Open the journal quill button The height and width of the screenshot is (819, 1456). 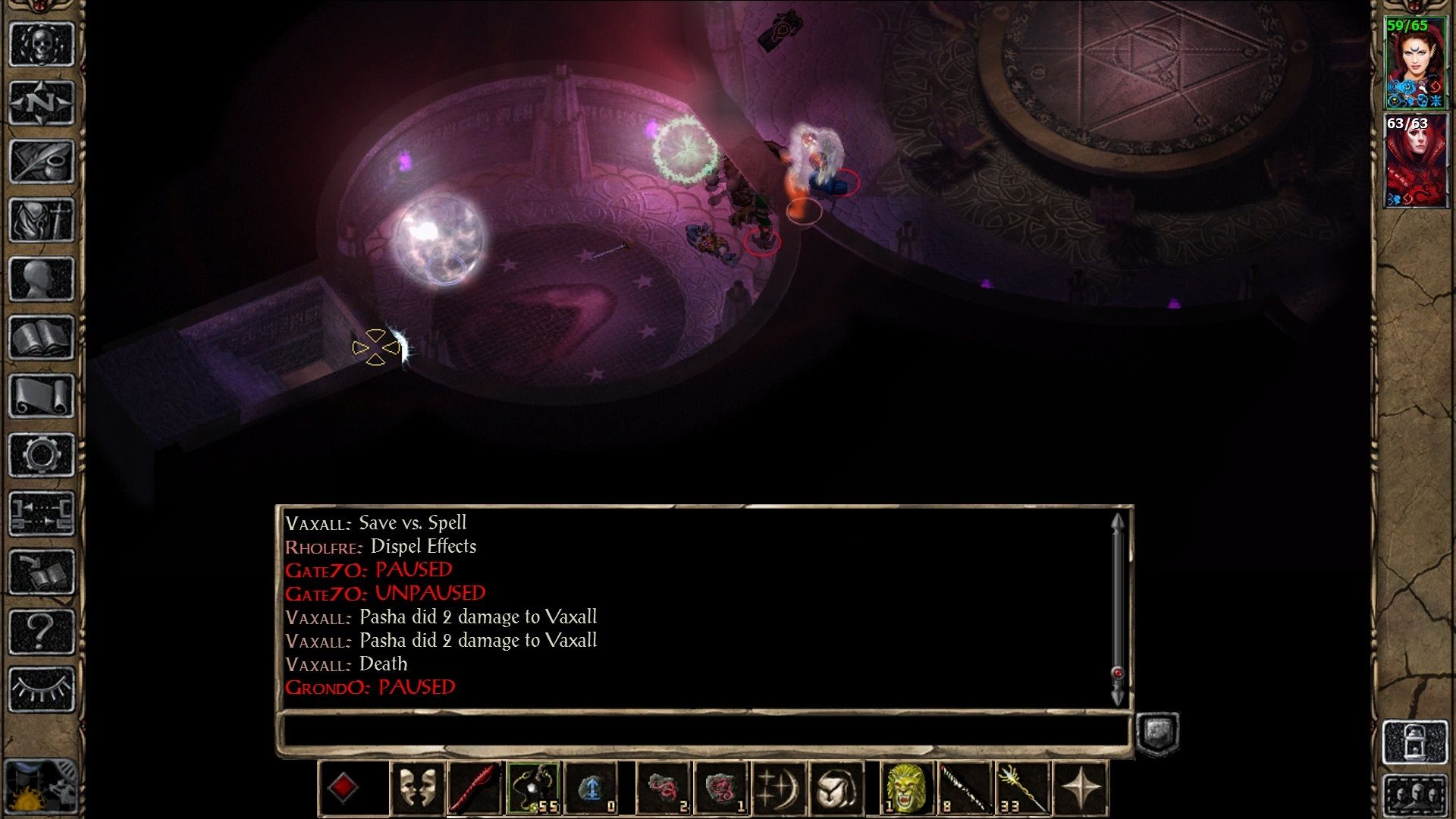pyautogui.click(x=42, y=161)
